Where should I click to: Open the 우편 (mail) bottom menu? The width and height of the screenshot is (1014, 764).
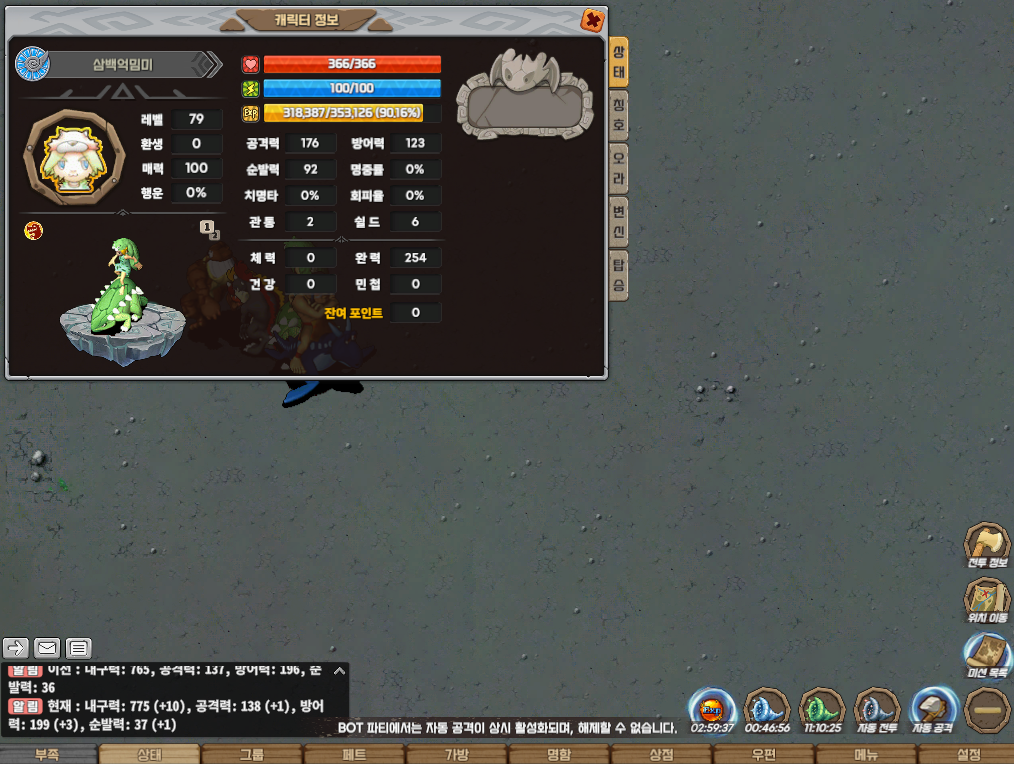pos(764,755)
